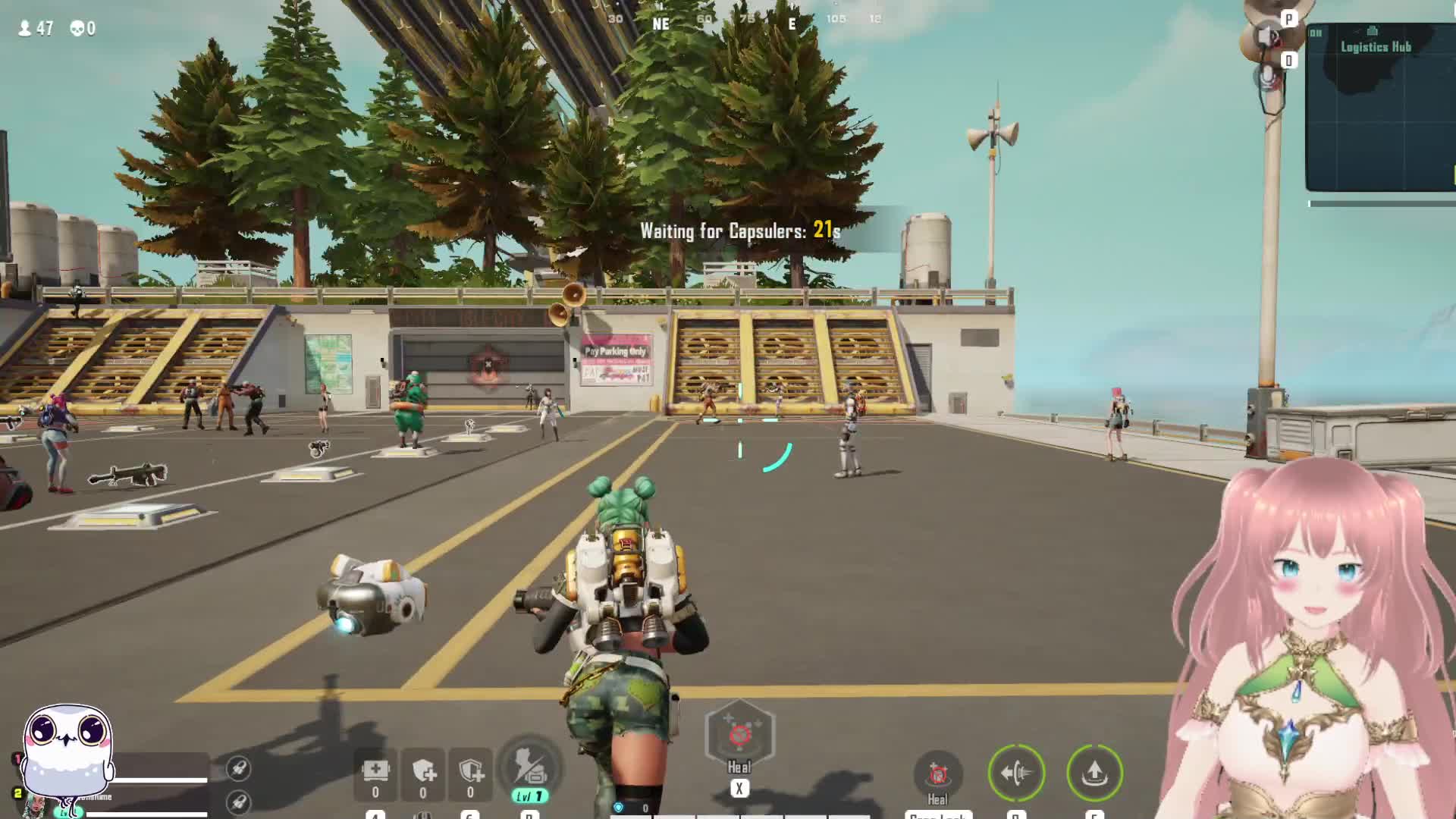
Task: Activate the upward jump ability icon
Action: [x=1094, y=773]
